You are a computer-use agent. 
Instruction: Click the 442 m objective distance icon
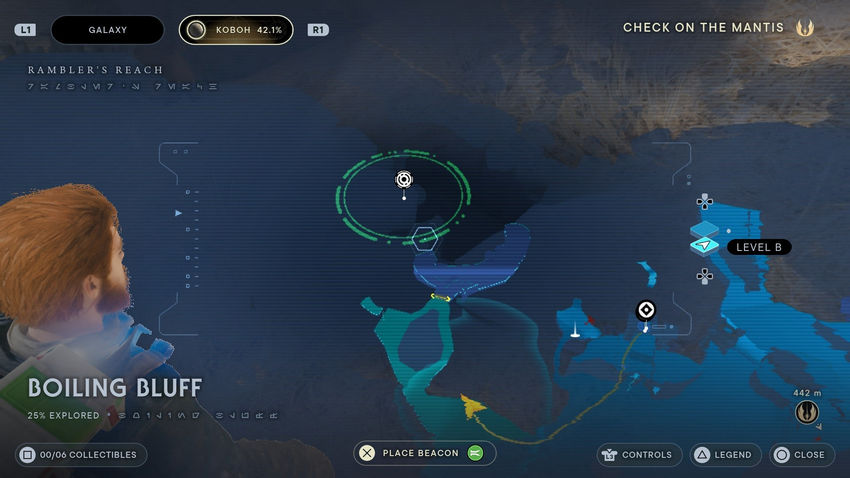click(x=806, y=411)
